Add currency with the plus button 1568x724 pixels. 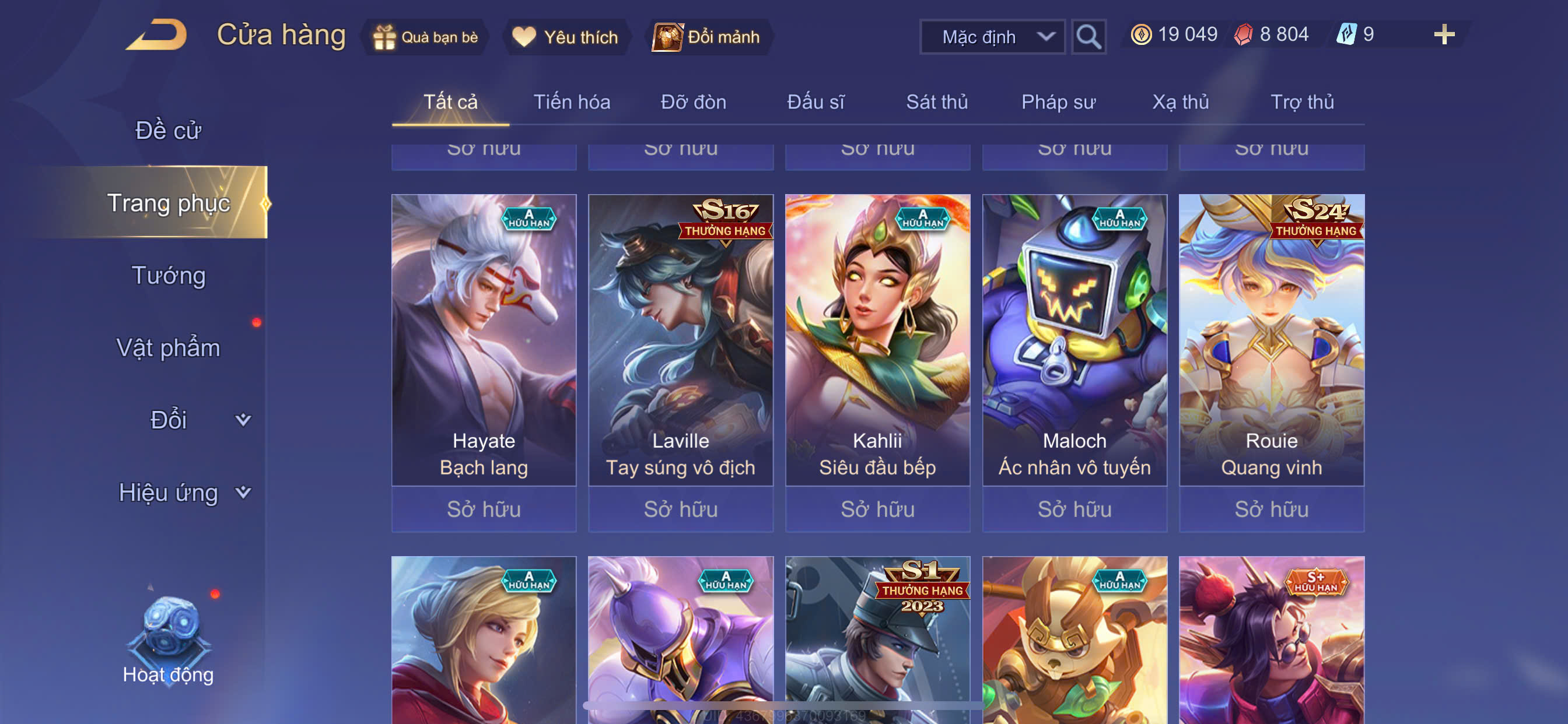tap(1443, 34)
